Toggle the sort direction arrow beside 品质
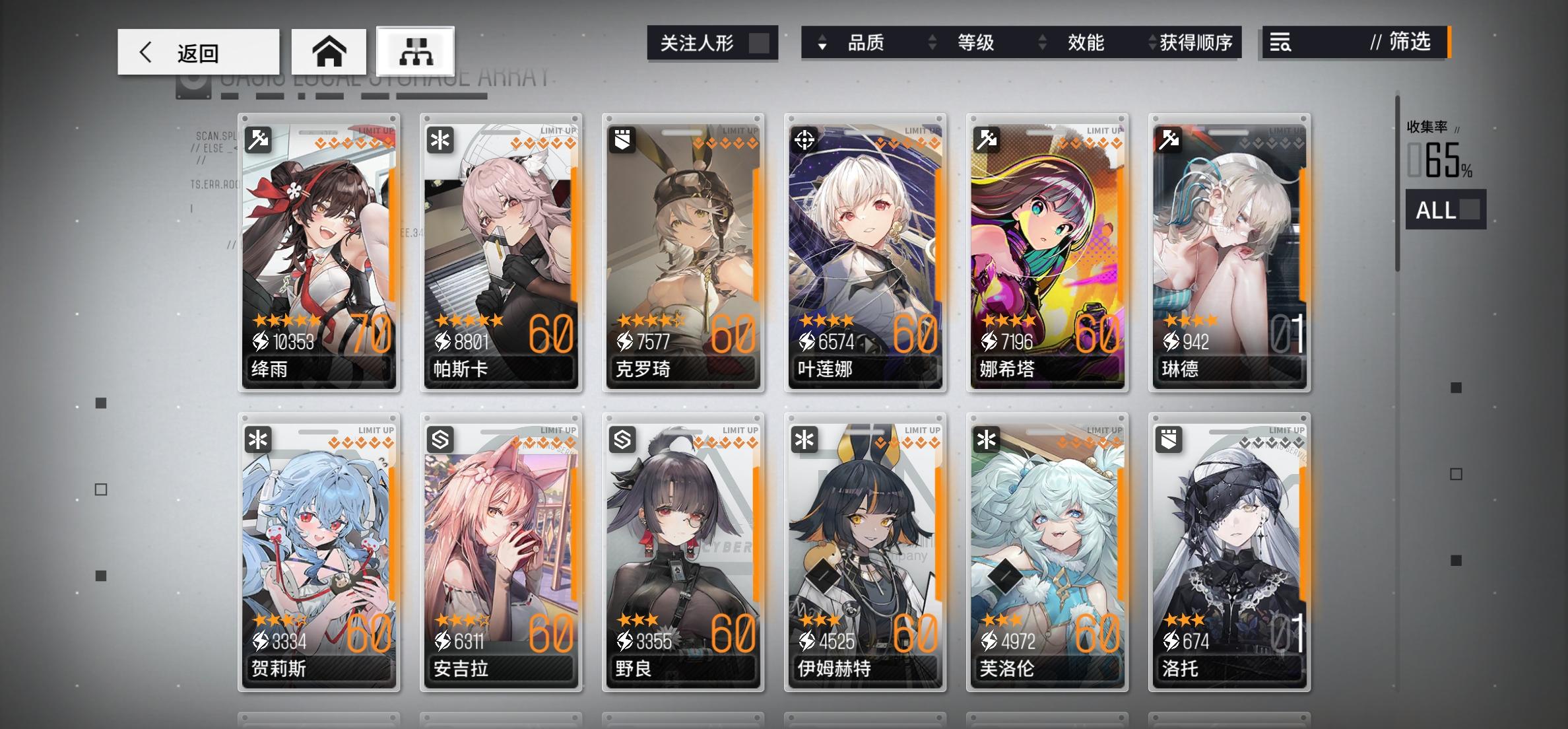 822,44
